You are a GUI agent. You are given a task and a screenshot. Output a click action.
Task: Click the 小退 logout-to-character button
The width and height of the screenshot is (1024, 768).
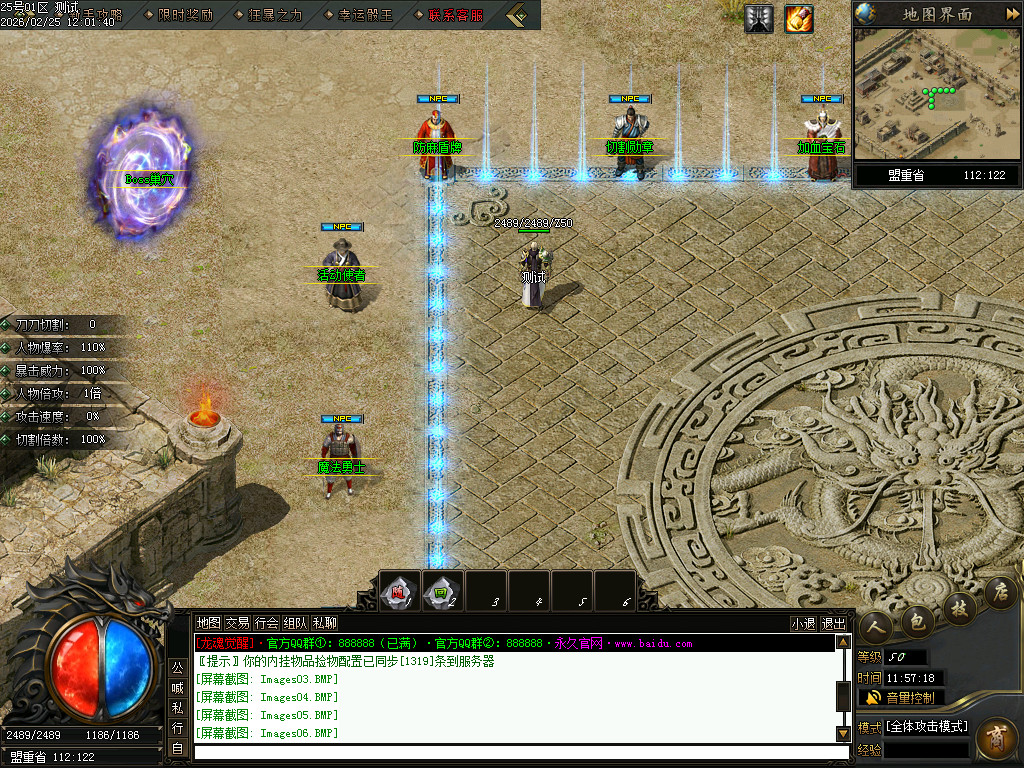point(803,623)
